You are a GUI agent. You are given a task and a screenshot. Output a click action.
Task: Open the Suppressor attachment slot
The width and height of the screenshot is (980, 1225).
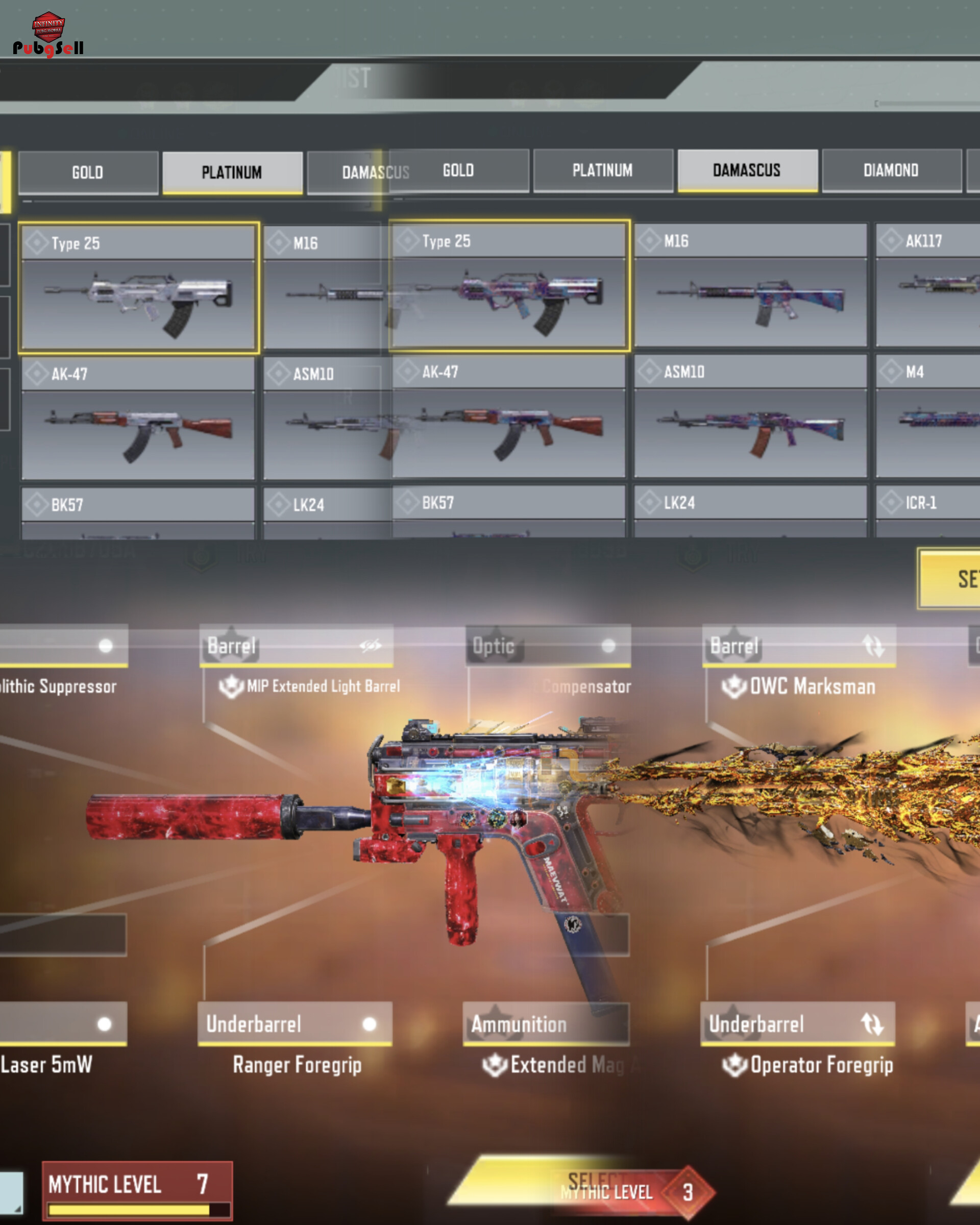tap(62, 646)
